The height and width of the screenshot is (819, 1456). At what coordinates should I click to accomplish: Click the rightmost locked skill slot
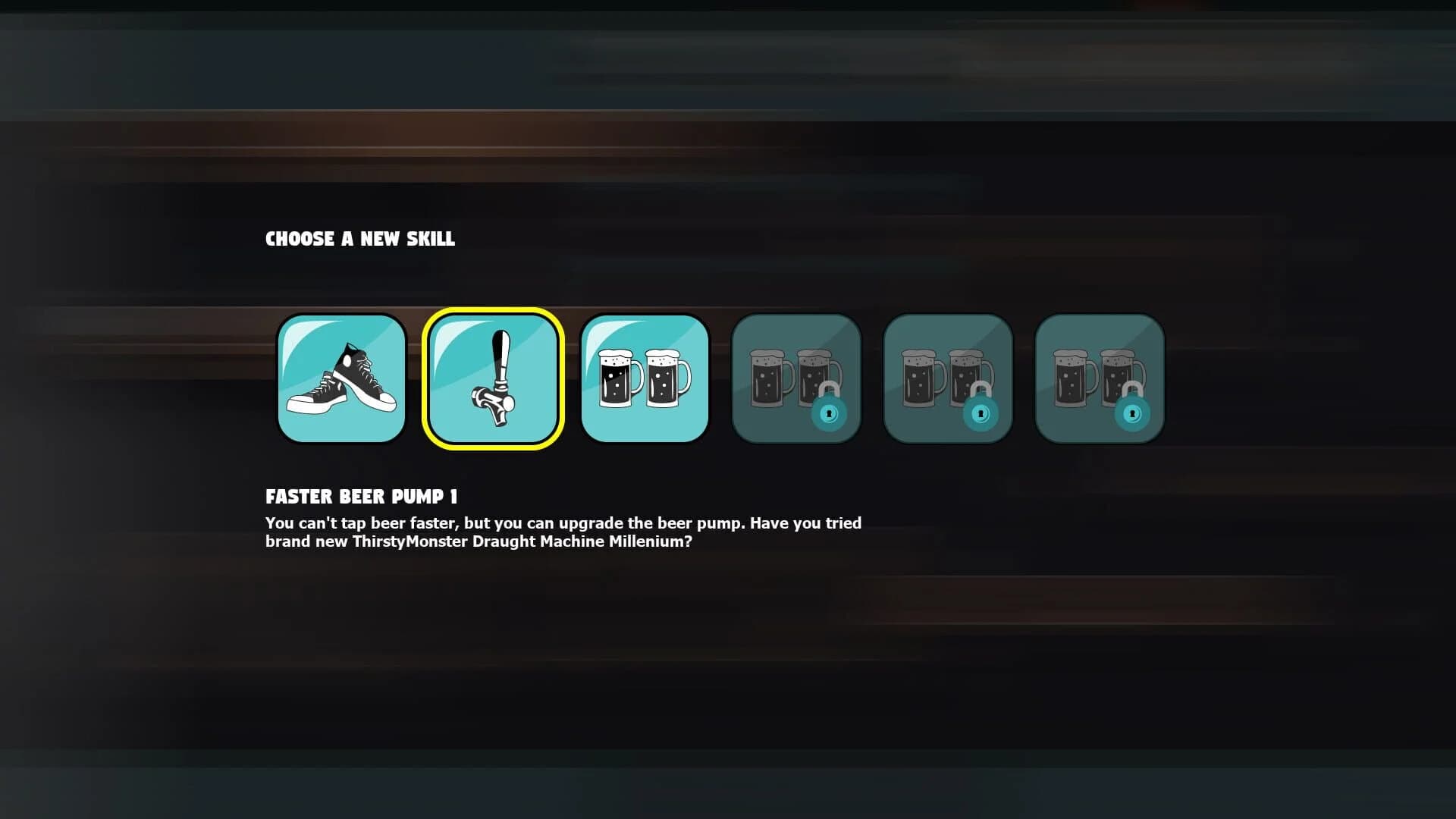pyautogui.click(x=1100, y=378)
